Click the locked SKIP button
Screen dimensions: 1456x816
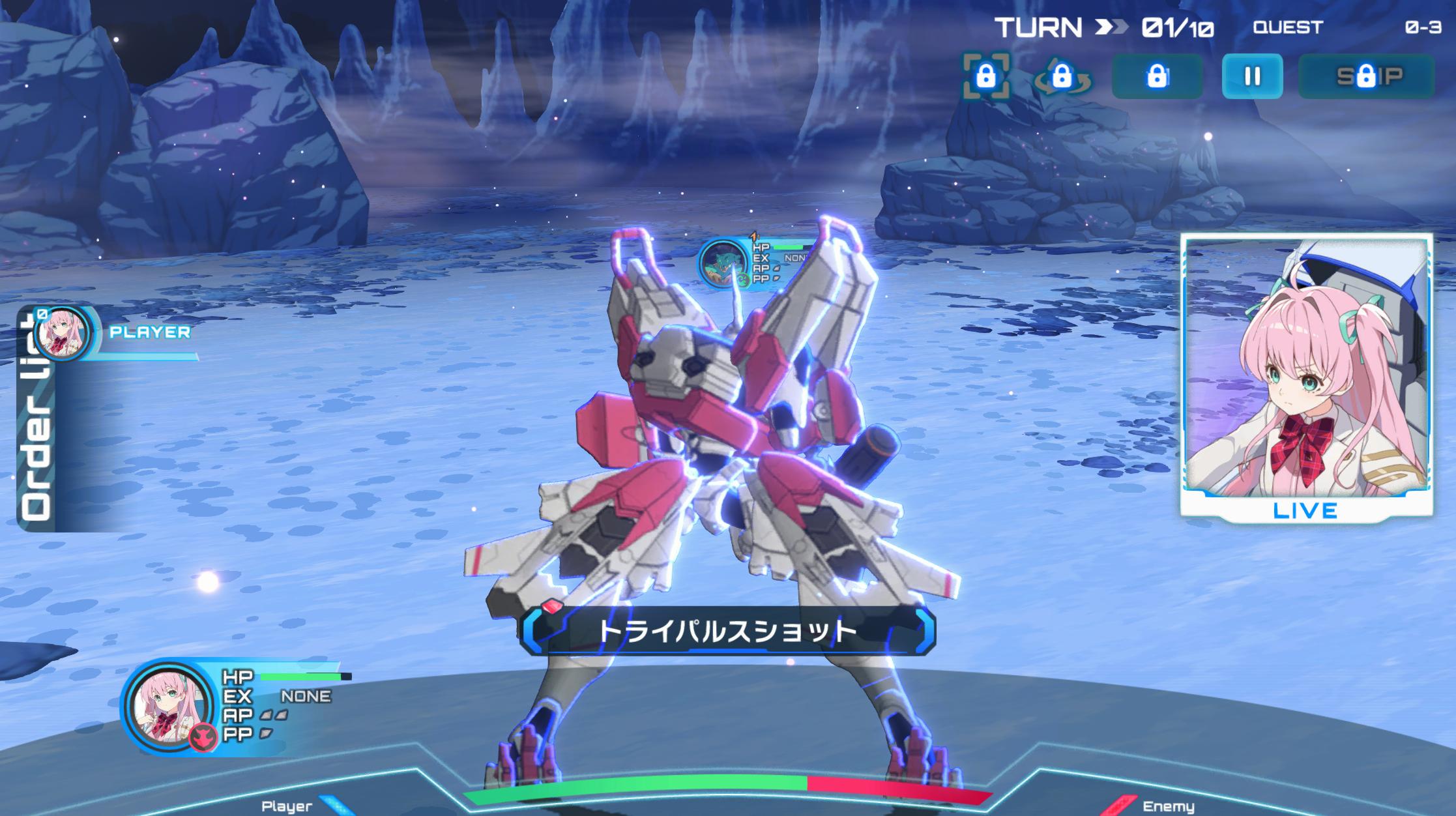pyautogui.click(x=1366, y=76)
